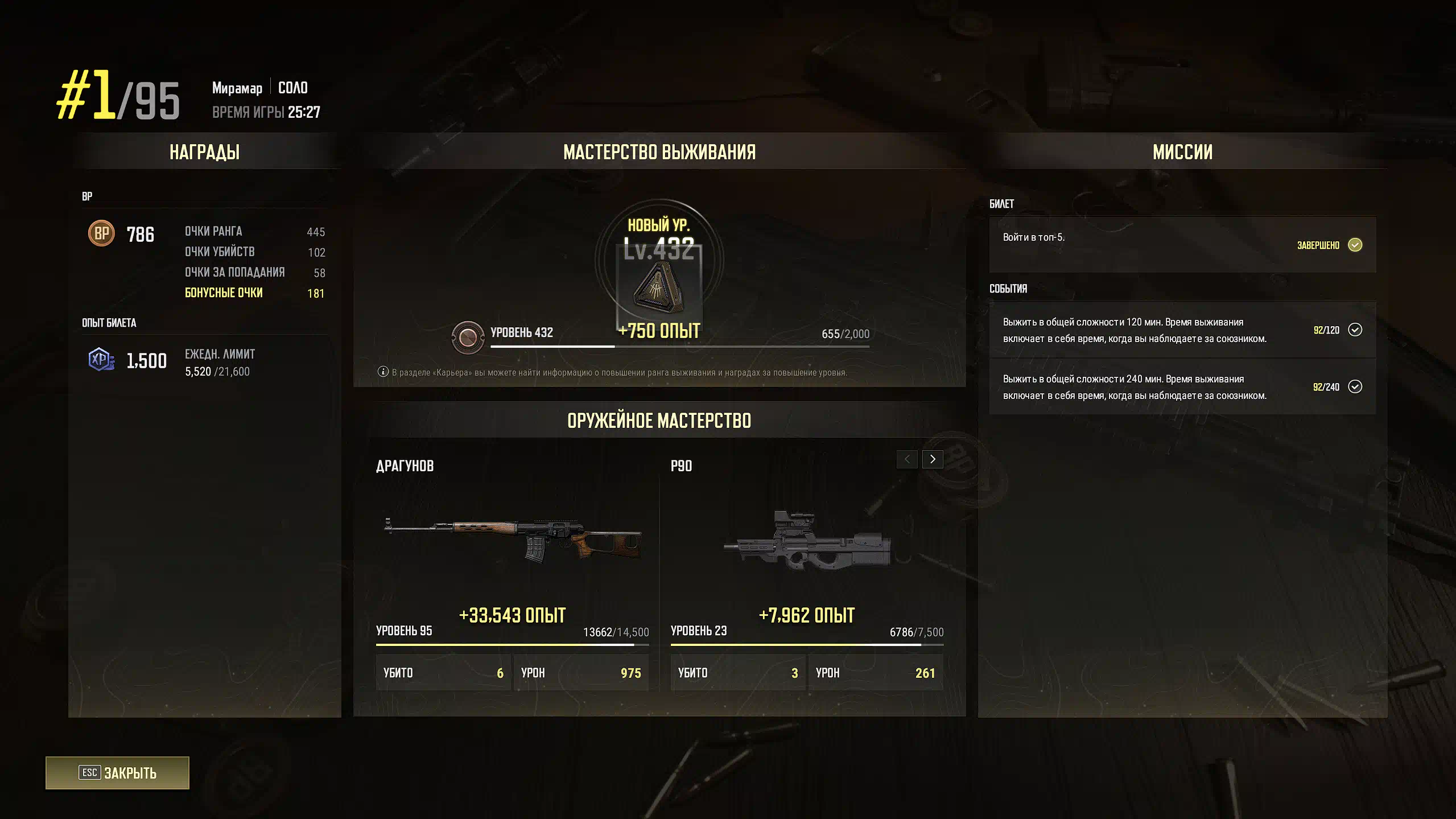Close the match results screen
1456x819 pixels.
pyautogui.click(x=117, y=772)
